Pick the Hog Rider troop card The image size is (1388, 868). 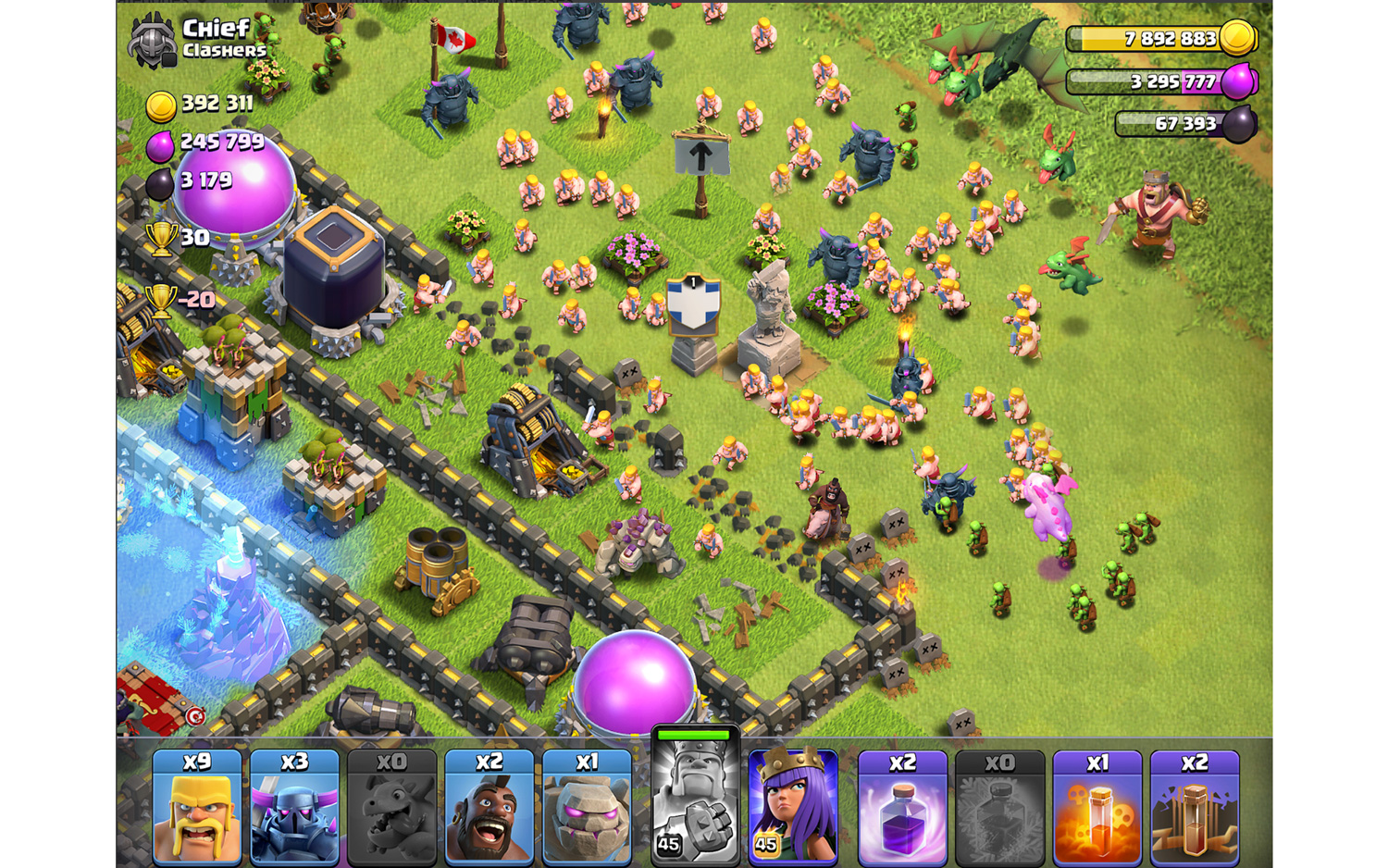click(489, 807)
